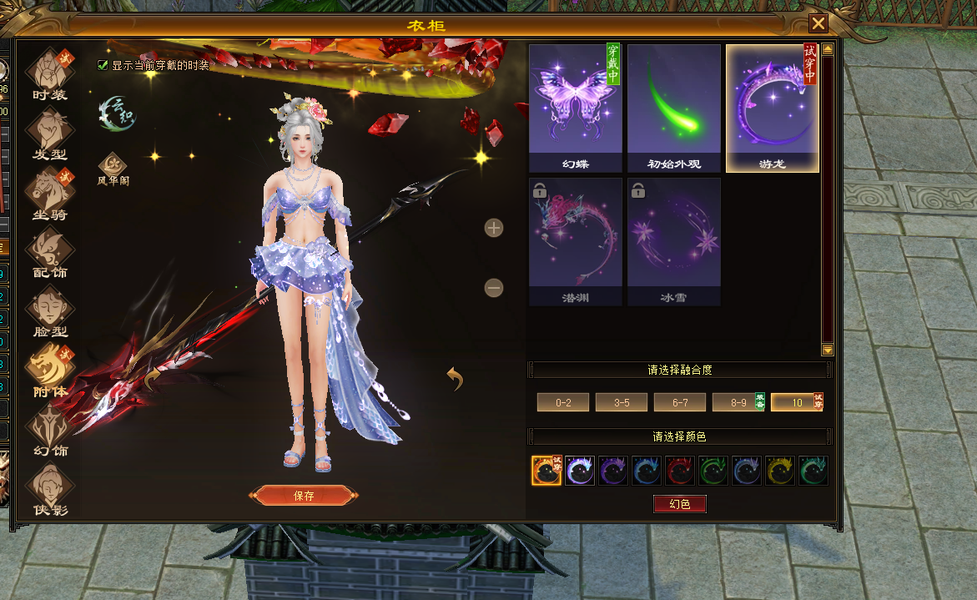977x600 pixels.
Task: Click the red 幻色 button
Action: point(680,504)
